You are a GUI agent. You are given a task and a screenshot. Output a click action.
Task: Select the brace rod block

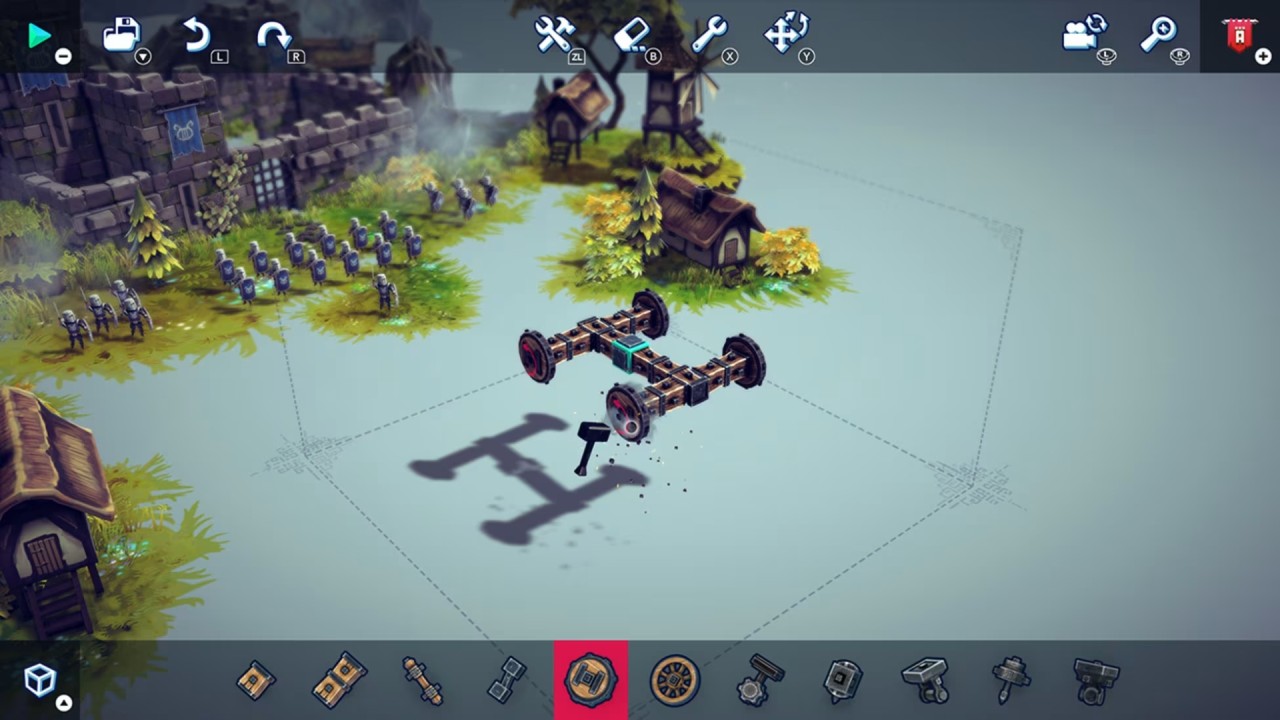[423, 680]
